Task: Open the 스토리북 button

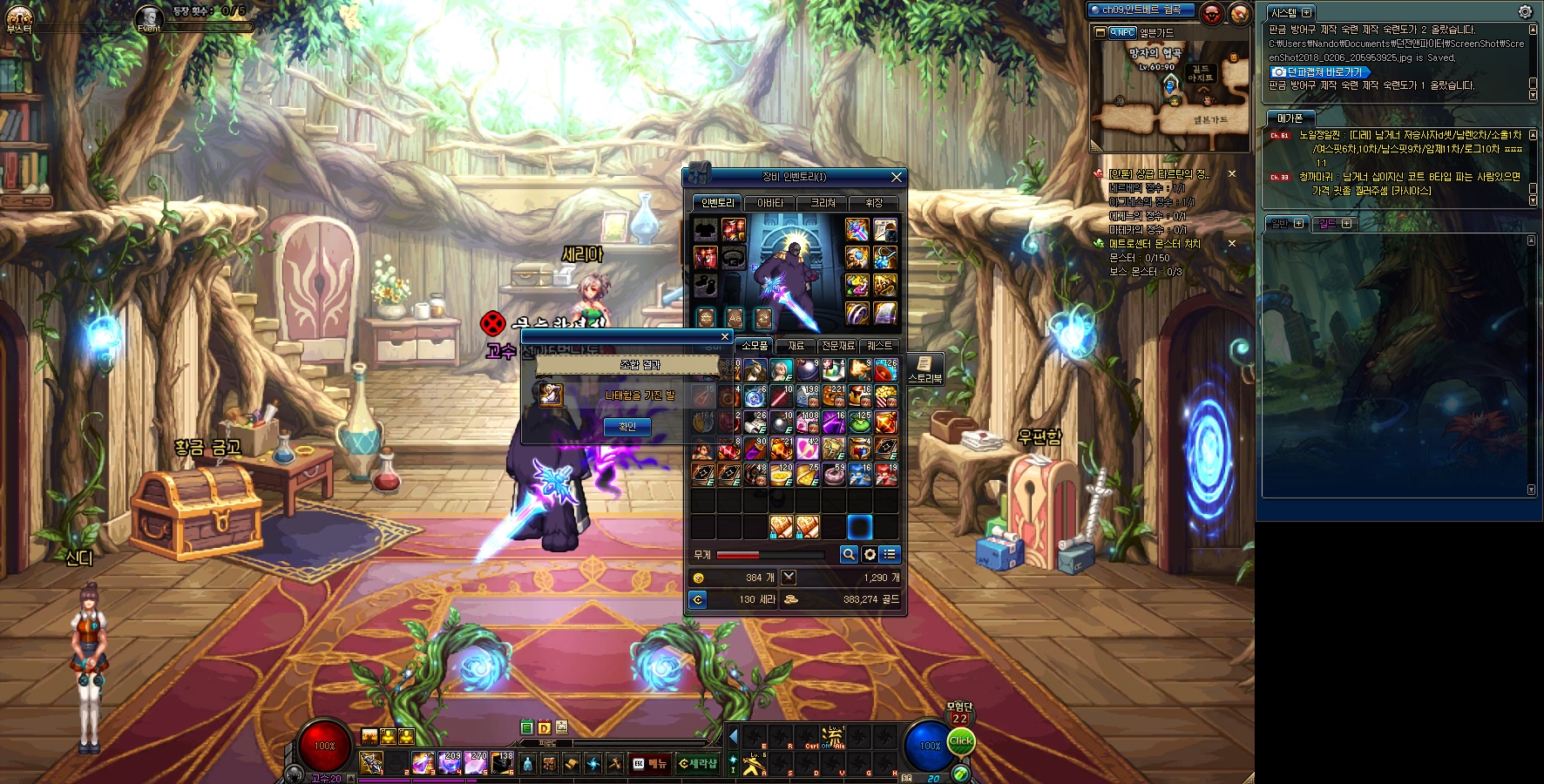Action: pos(924,368)
